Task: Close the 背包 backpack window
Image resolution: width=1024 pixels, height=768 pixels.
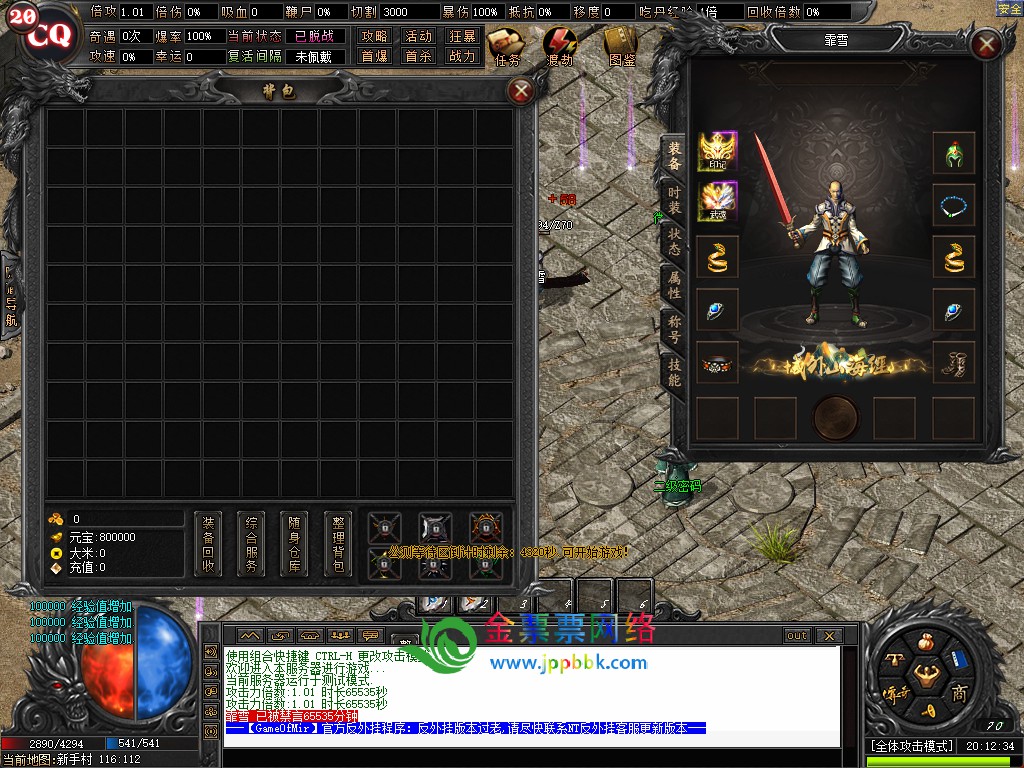Action: click(520, 92)
